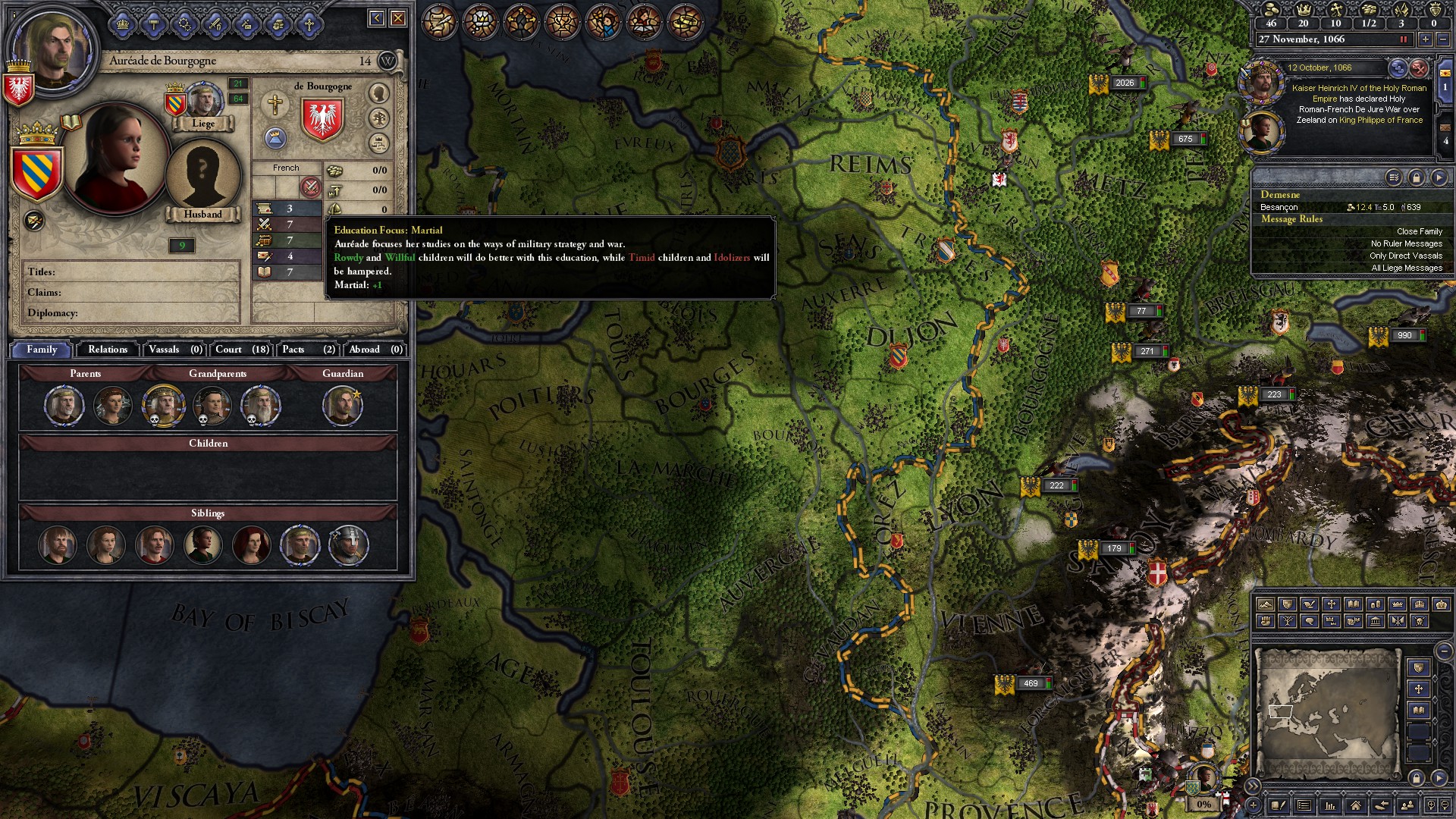Switch to the Relations tab

coord(107,350)
